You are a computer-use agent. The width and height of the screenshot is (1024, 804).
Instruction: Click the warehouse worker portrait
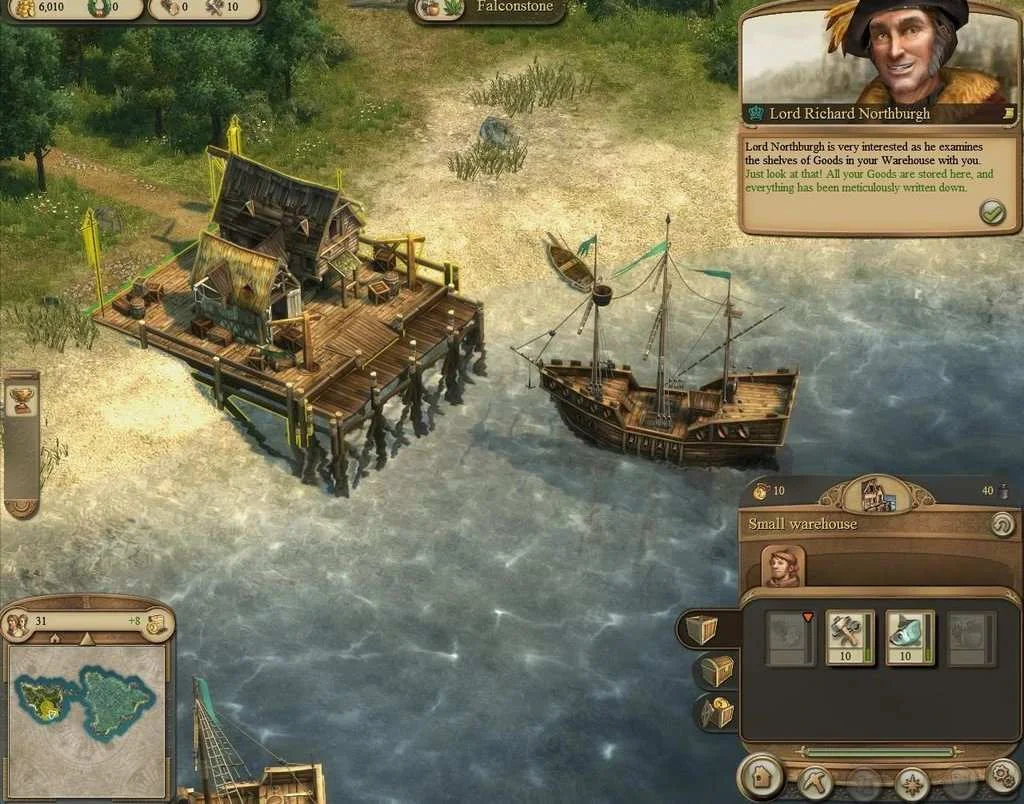783,566
